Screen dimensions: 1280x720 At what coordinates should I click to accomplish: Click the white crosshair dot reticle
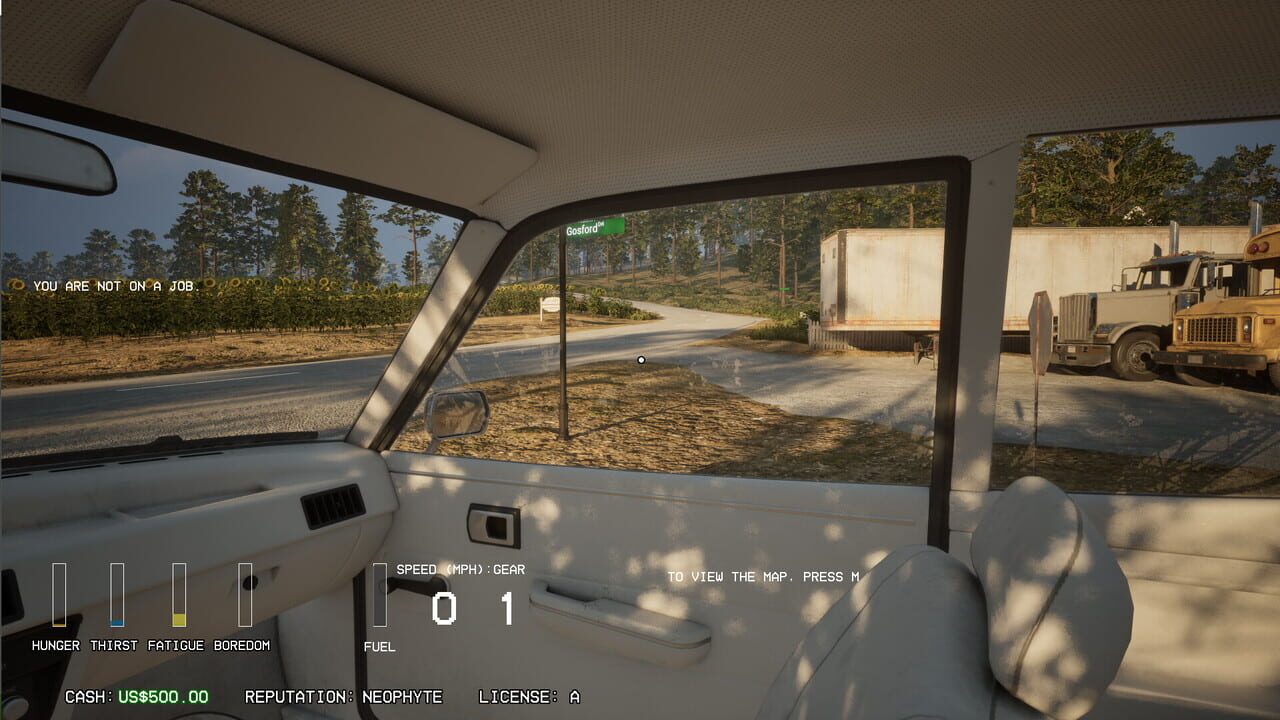coord(641,359)
